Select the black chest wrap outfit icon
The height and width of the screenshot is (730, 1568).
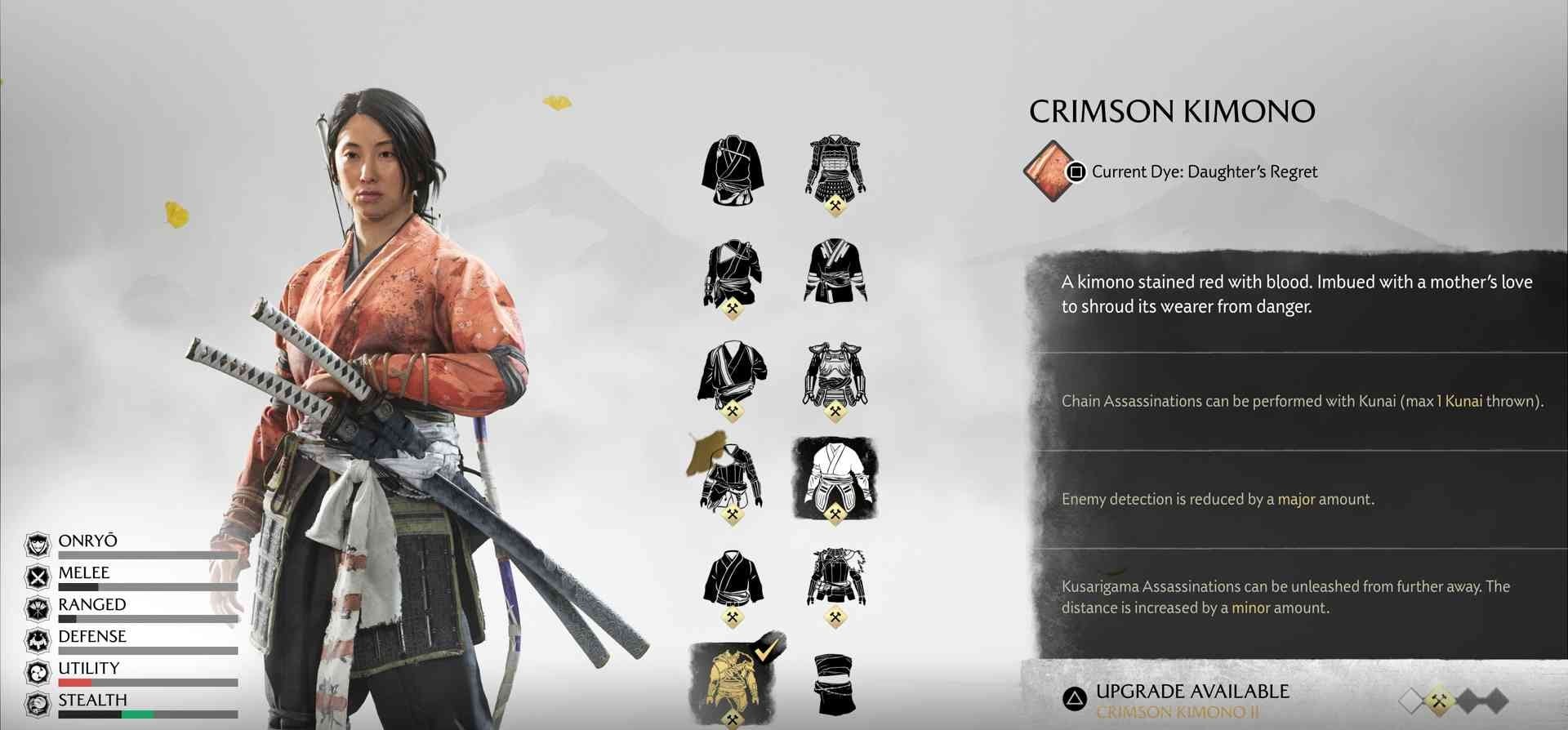(835, 684)
